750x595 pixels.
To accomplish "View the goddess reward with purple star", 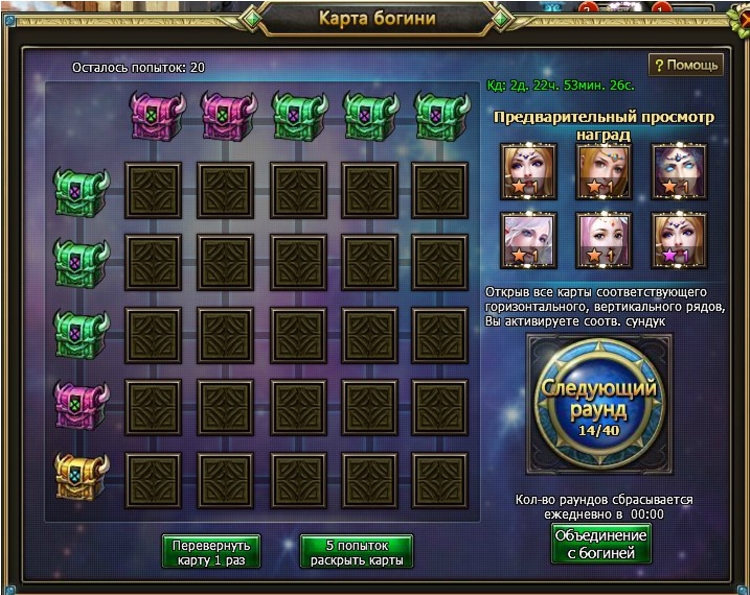I will coord(679,240).
